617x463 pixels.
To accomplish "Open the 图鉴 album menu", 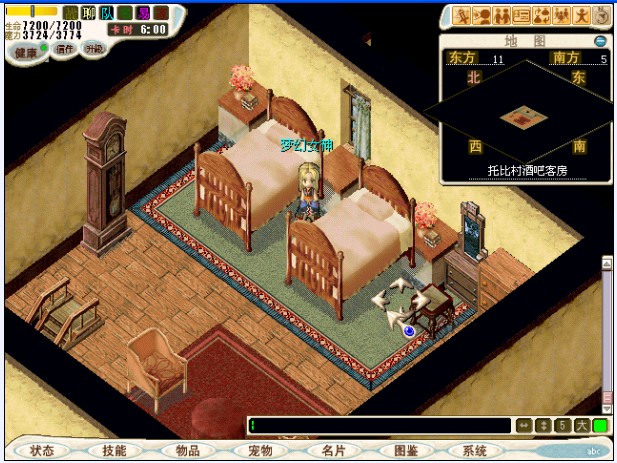I will [x=406, y=451].
